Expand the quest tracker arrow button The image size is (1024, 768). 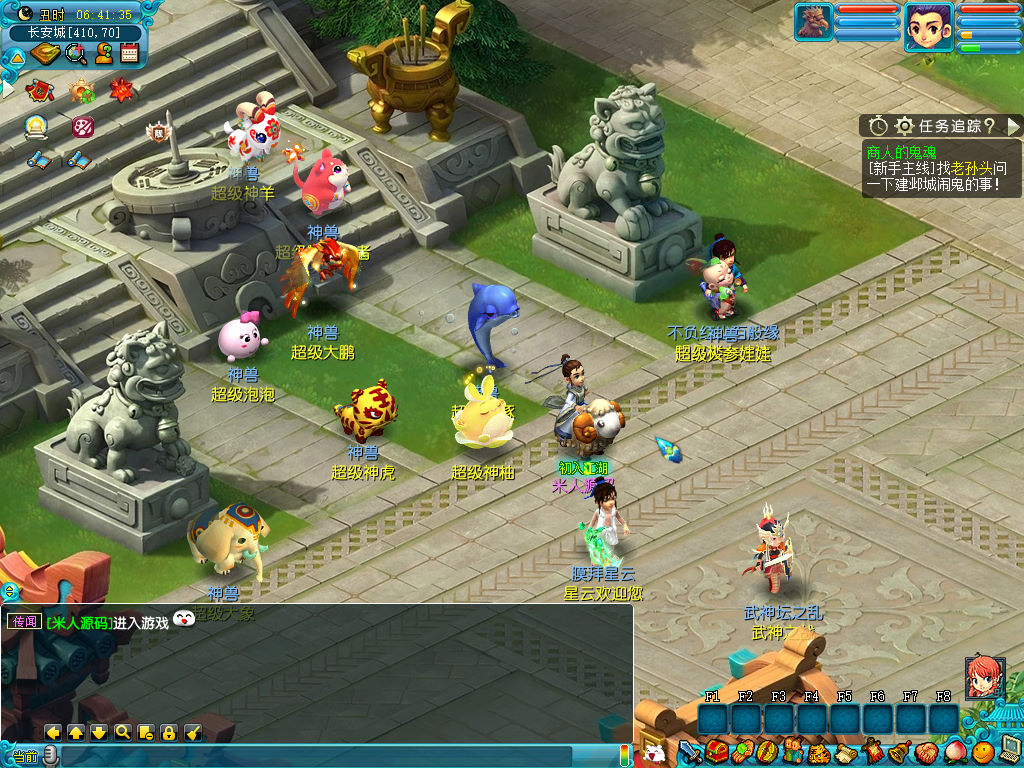coord(1013,126)
